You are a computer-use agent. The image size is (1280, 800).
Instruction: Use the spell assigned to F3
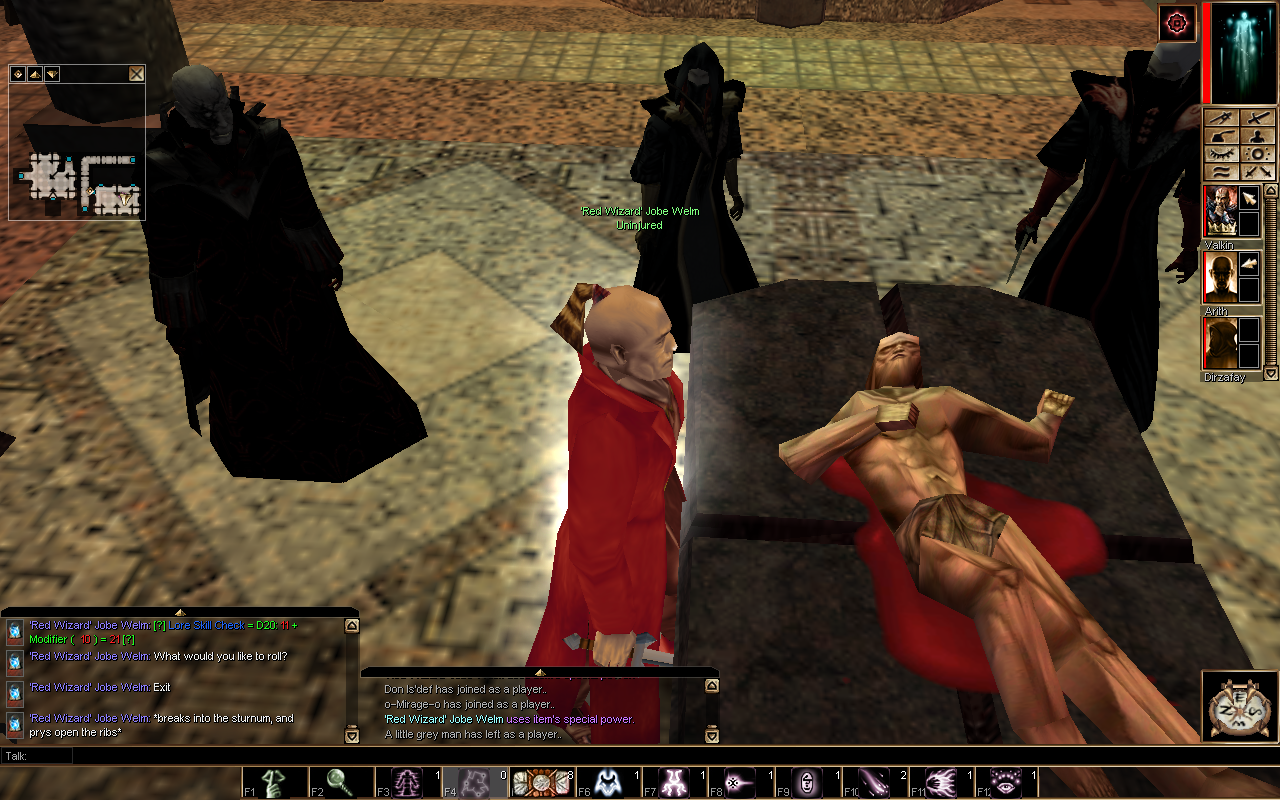tap(405, 781)
